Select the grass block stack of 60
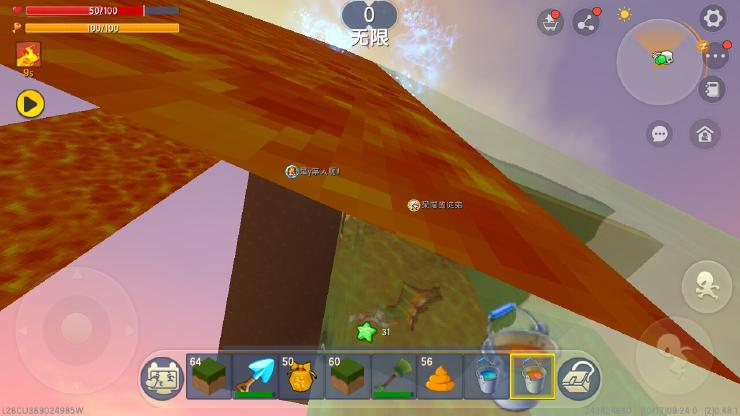Viewport: 740px width, 416px height. point(347,376)
